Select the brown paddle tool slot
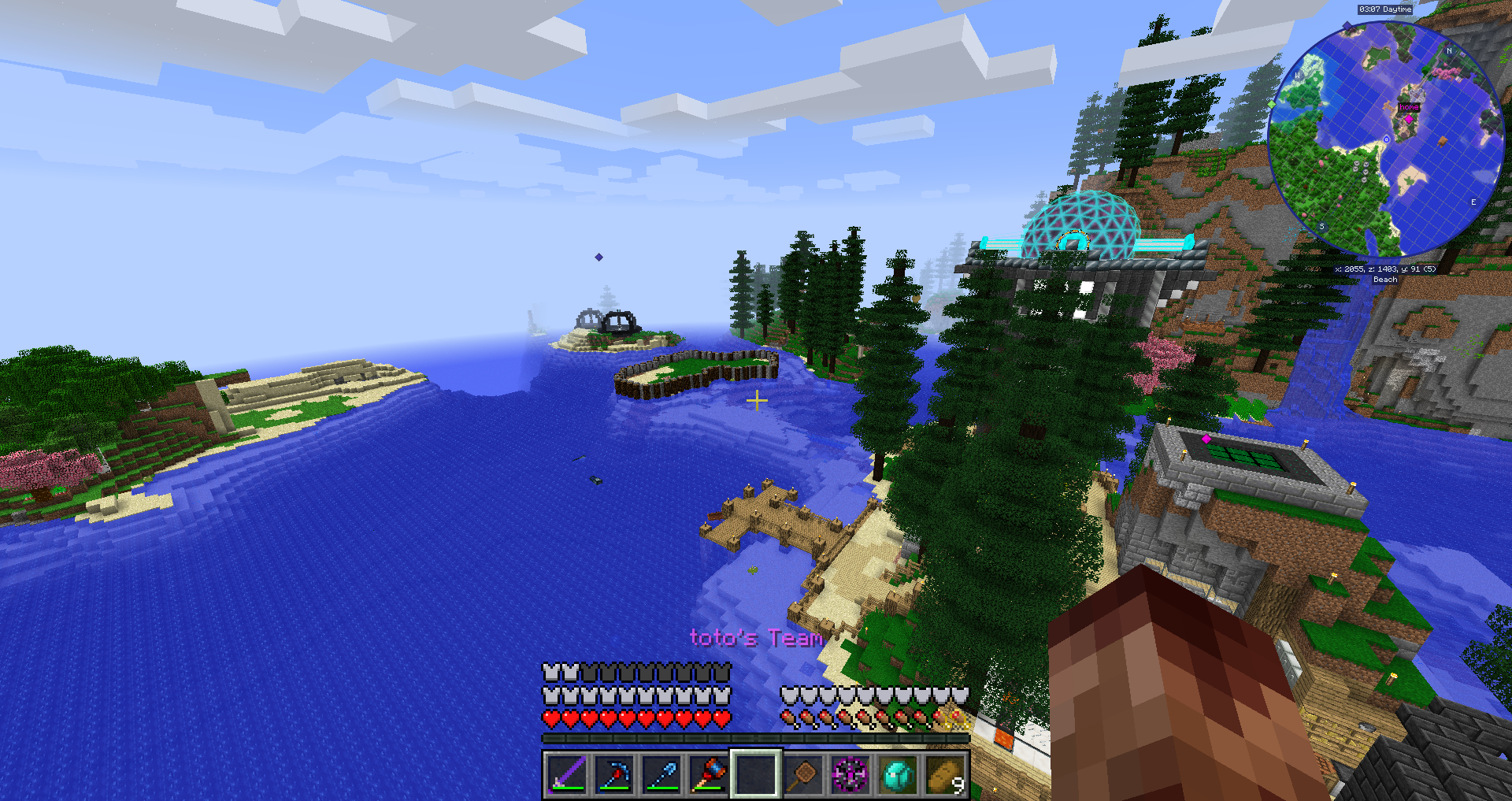The height and width of the screenshot is (801, 1512). click(x=803, y=774)
